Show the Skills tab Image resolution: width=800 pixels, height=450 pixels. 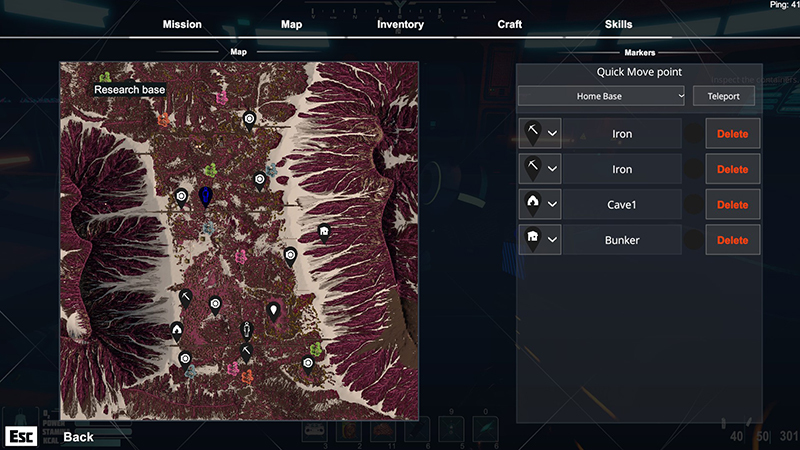coord(618,24)
